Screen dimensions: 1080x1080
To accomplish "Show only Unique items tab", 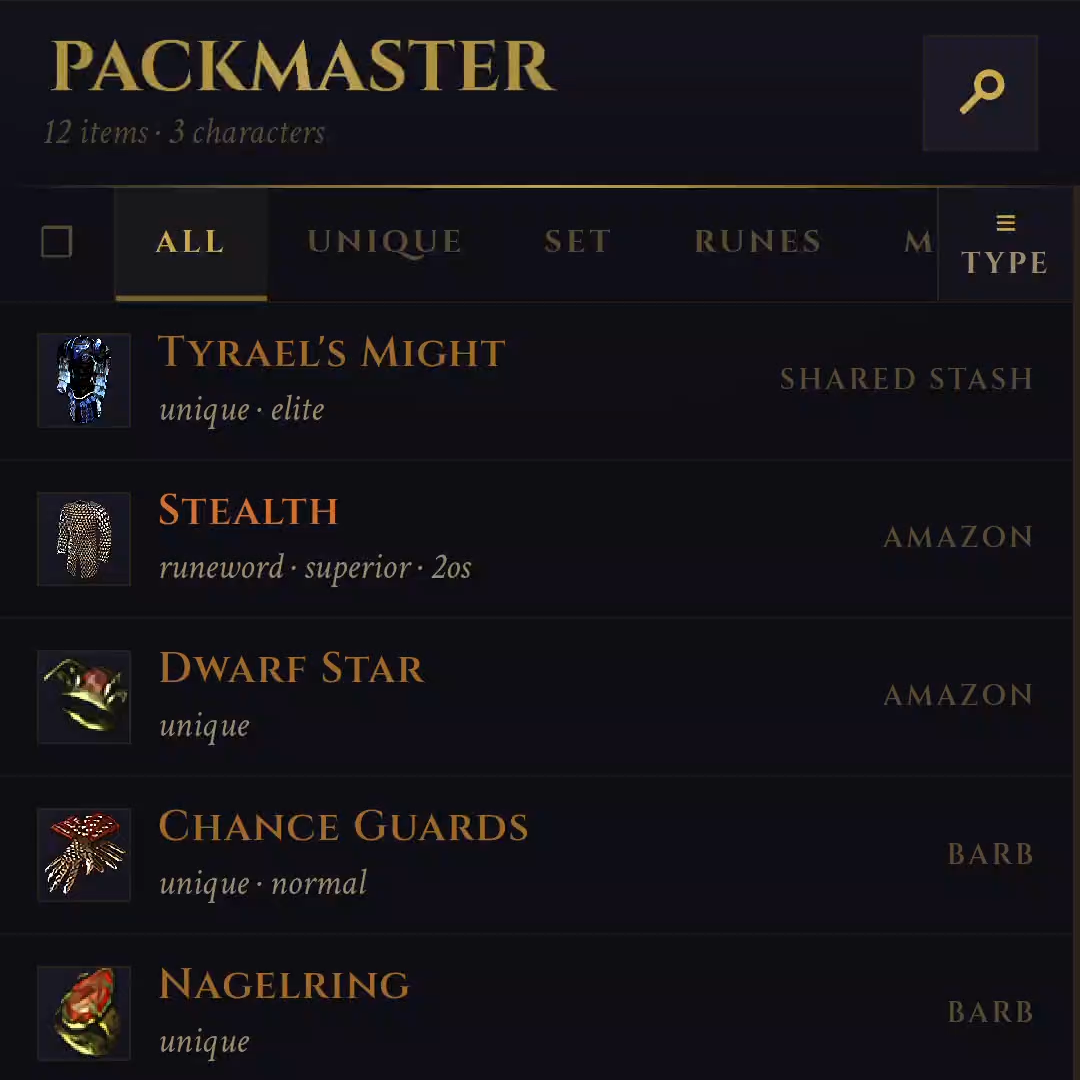I will click(x=384, y=243).
